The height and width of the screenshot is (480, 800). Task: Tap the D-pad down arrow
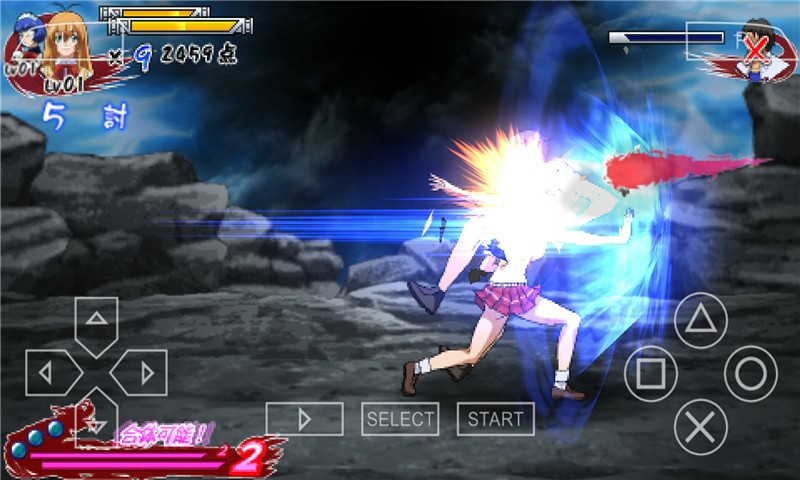point(96,420)
